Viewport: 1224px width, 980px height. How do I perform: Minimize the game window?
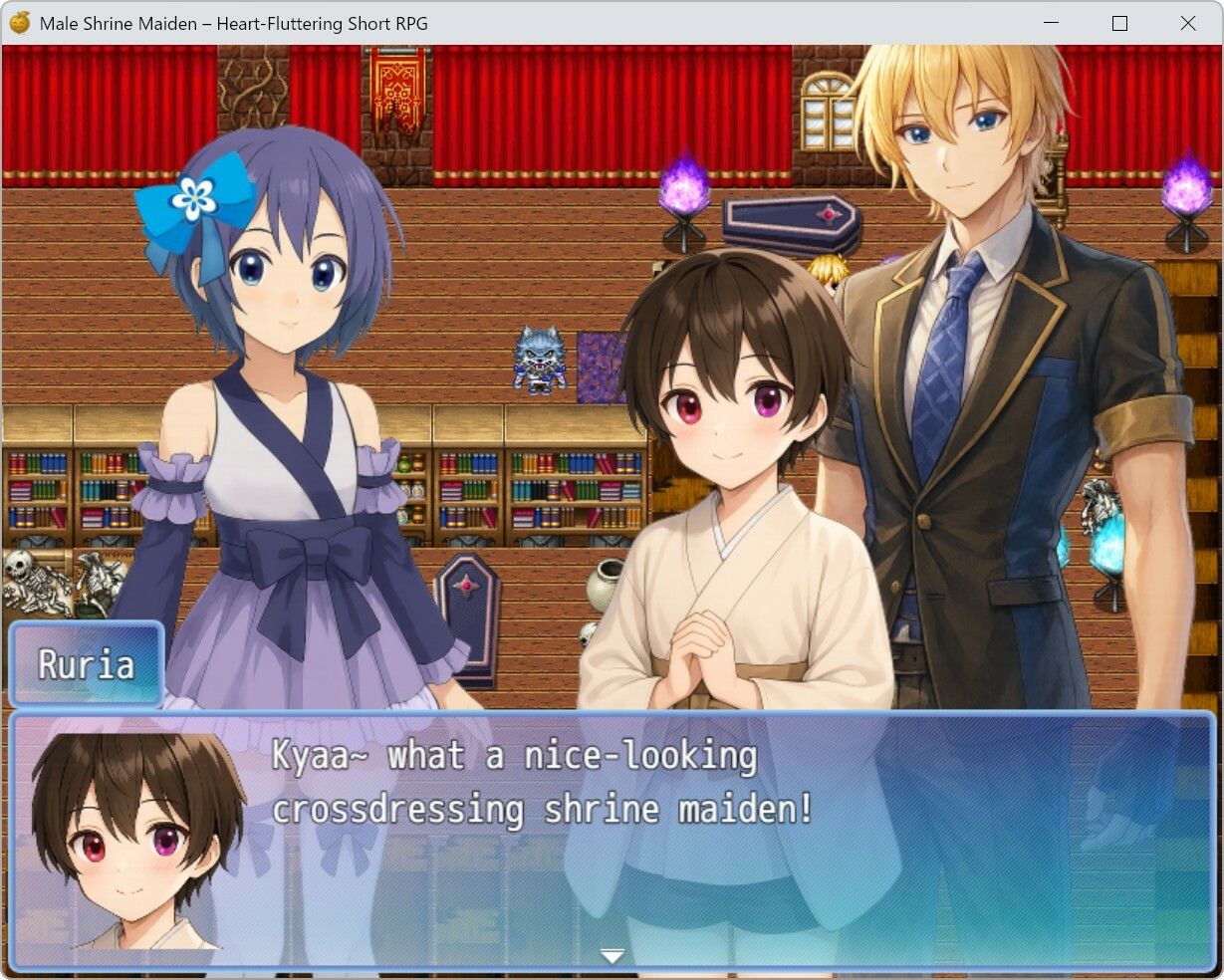1052,23
